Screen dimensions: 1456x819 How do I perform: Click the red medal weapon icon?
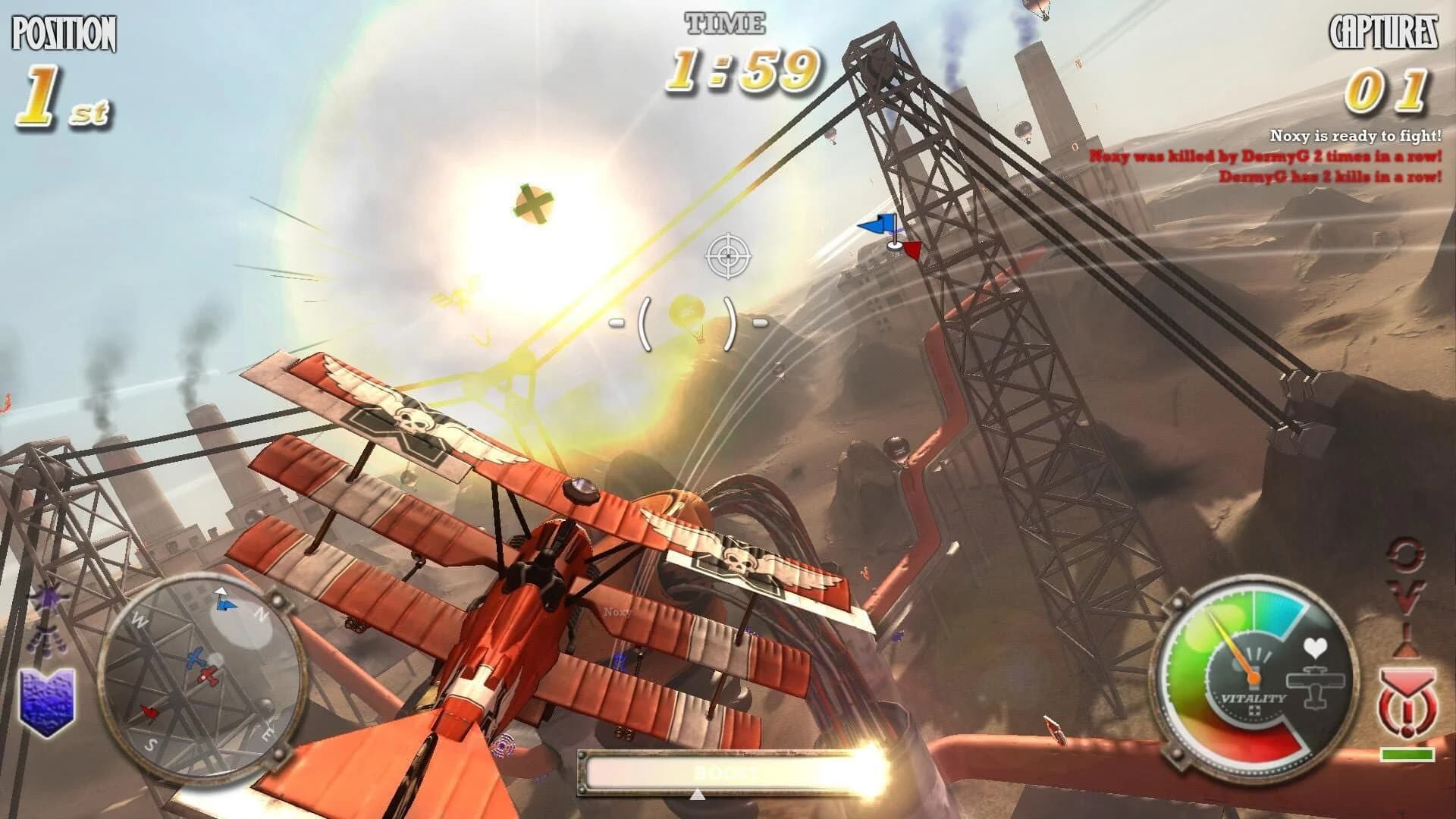click(x=1407, y=701)
